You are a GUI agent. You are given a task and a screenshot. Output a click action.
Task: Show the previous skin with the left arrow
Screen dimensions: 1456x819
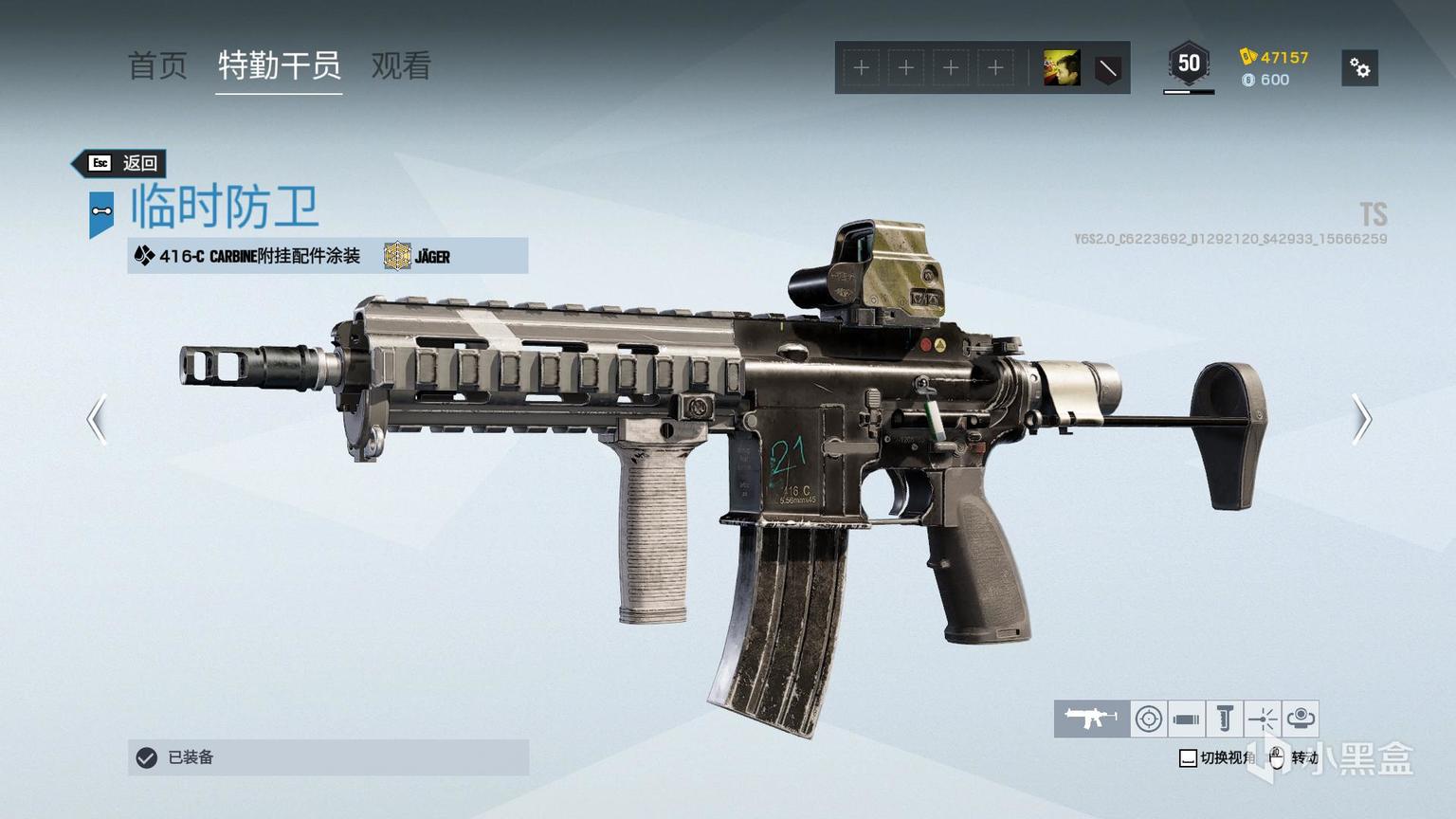click(96, 419)
